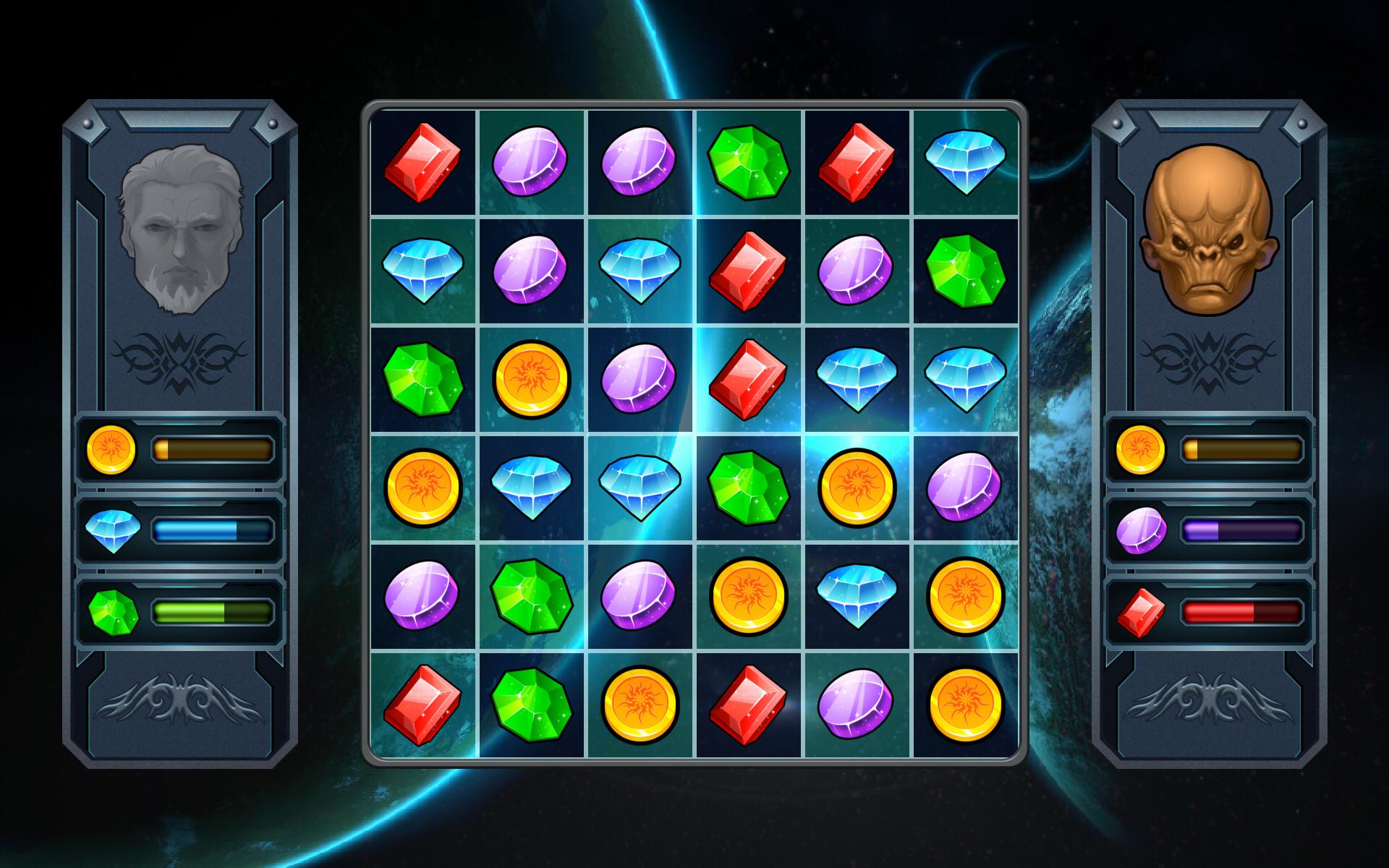Choose the green gem icon in the bearded man's panel
The height and width of the screenshot is (868, 1389).
point(113,613)
